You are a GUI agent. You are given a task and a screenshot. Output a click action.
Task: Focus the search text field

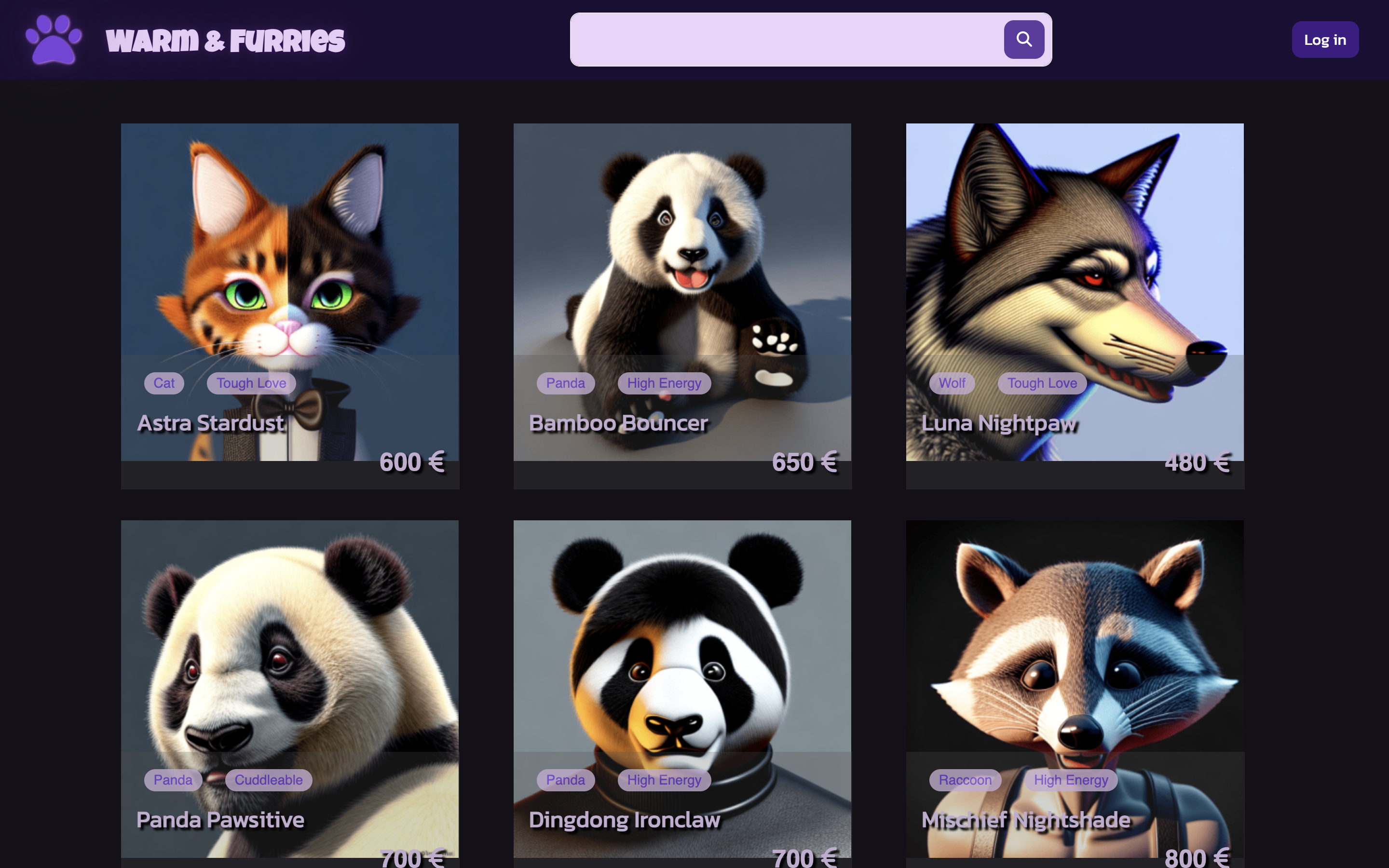click(x=786, y=40)
